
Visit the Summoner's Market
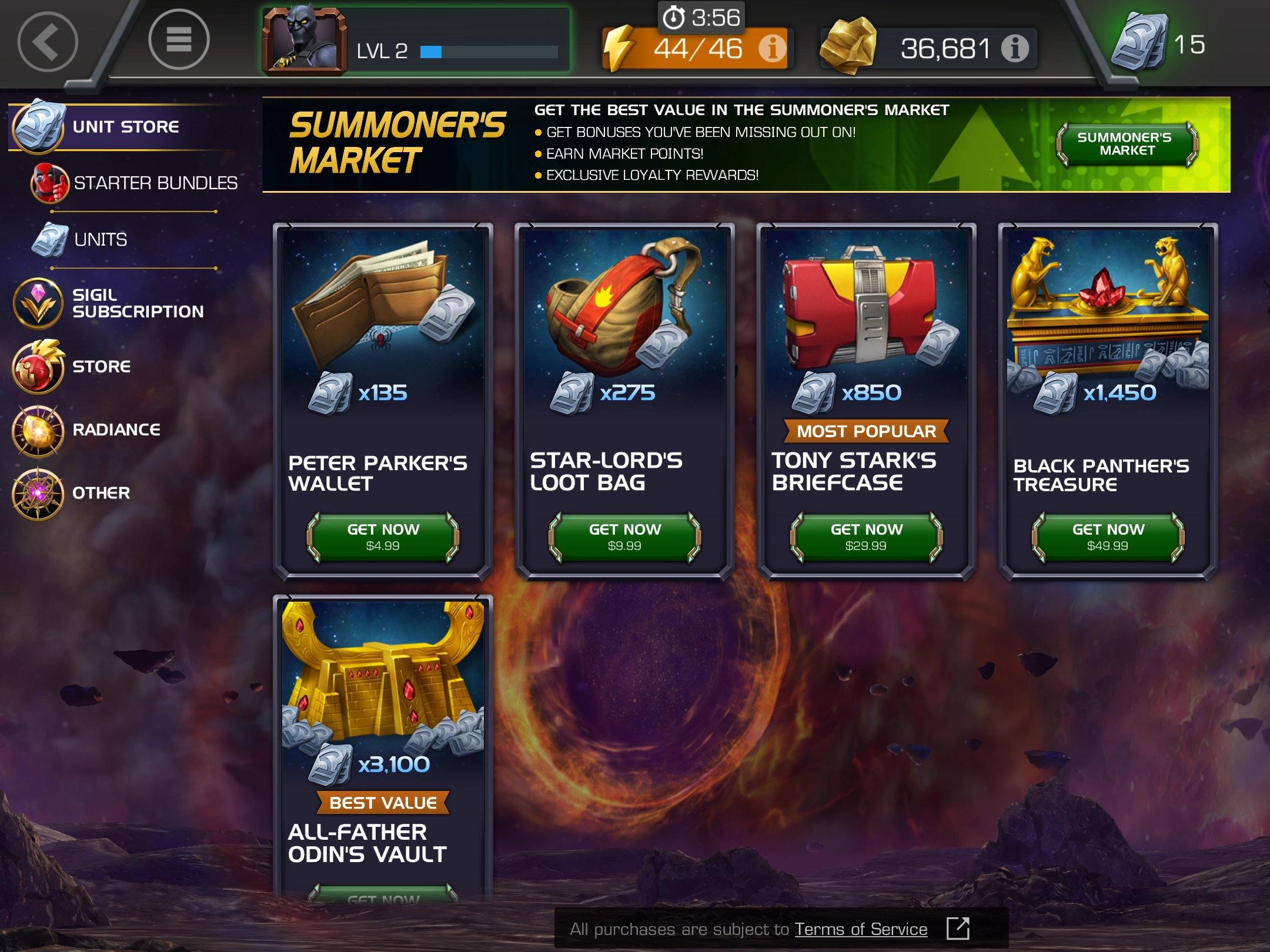(1126, 144)
